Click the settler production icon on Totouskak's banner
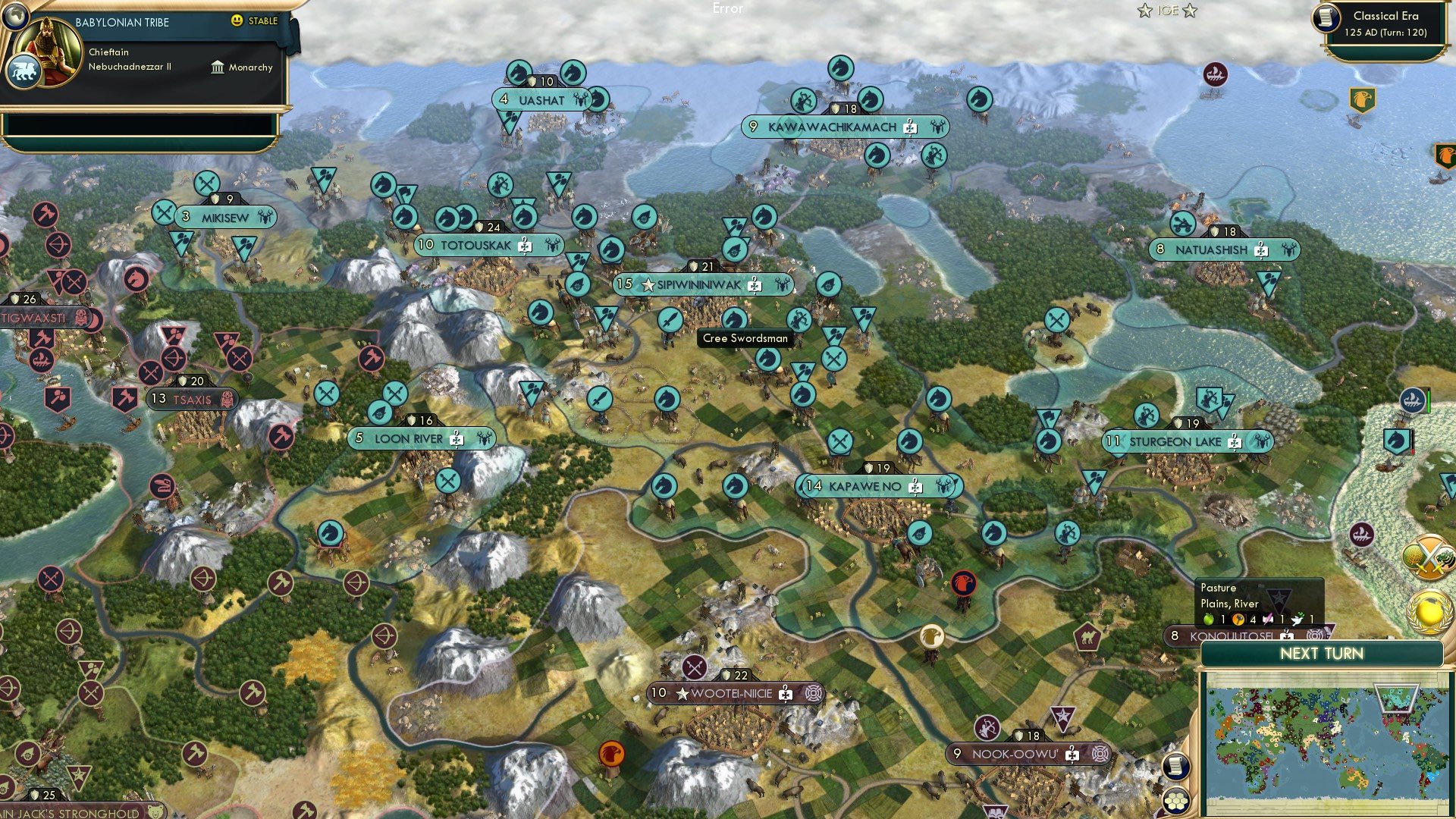This screenshot has width=1456, height=819. pyautogui.click(x=524, y=244)
